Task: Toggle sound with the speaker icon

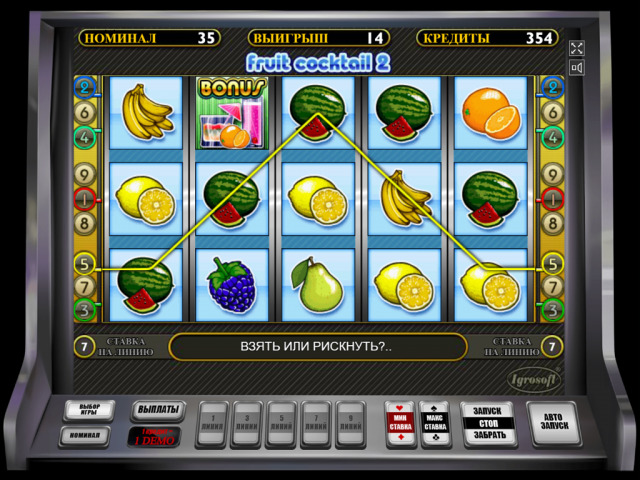Action: (x=576, y=68)
